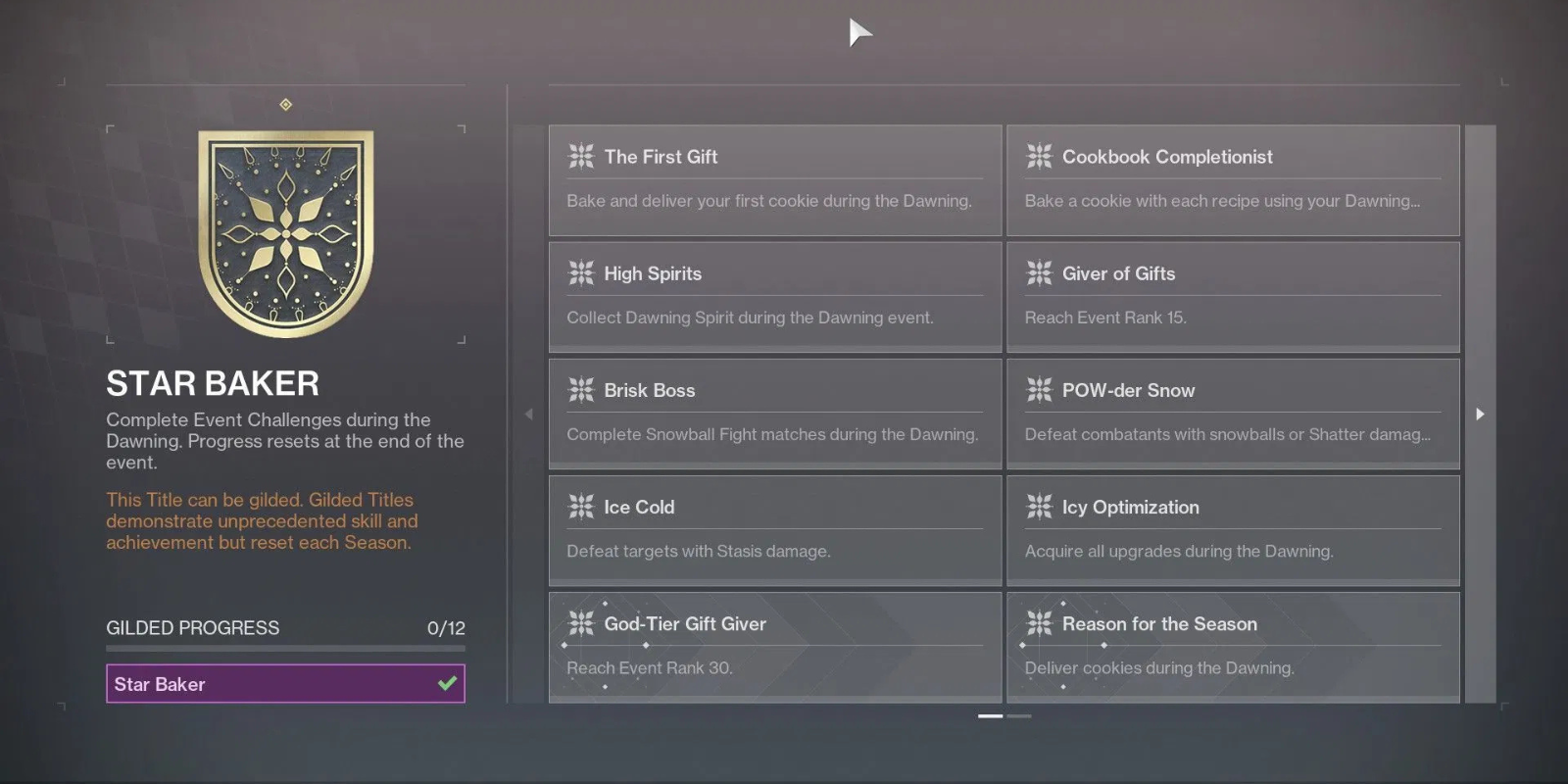Click the Ice Cold snowflake icon
The height and width of the screenshot is (784, 1568).
[581, 507]
